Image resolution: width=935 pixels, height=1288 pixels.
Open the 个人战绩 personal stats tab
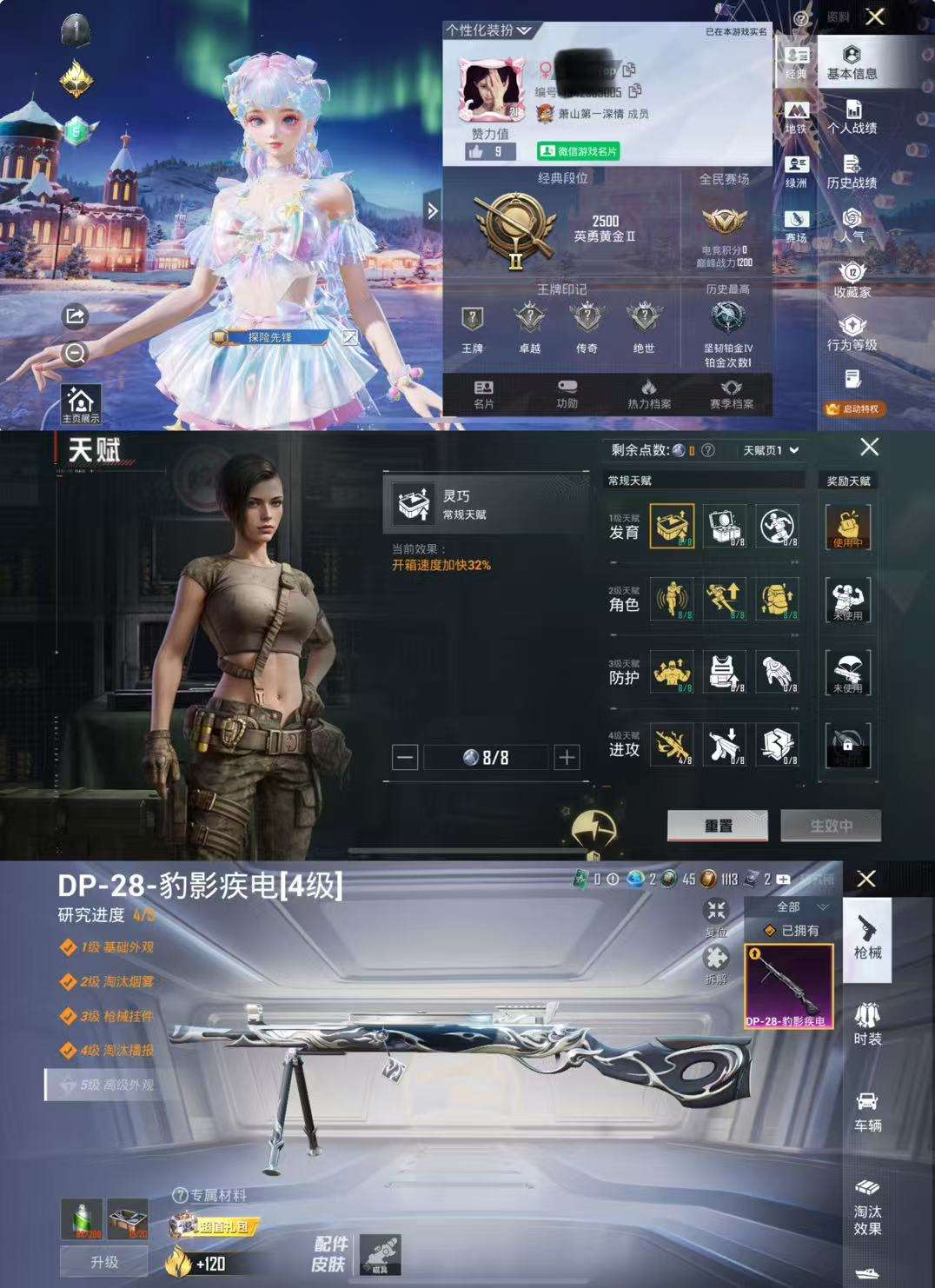pyautogui.click(x=852, y=116)
